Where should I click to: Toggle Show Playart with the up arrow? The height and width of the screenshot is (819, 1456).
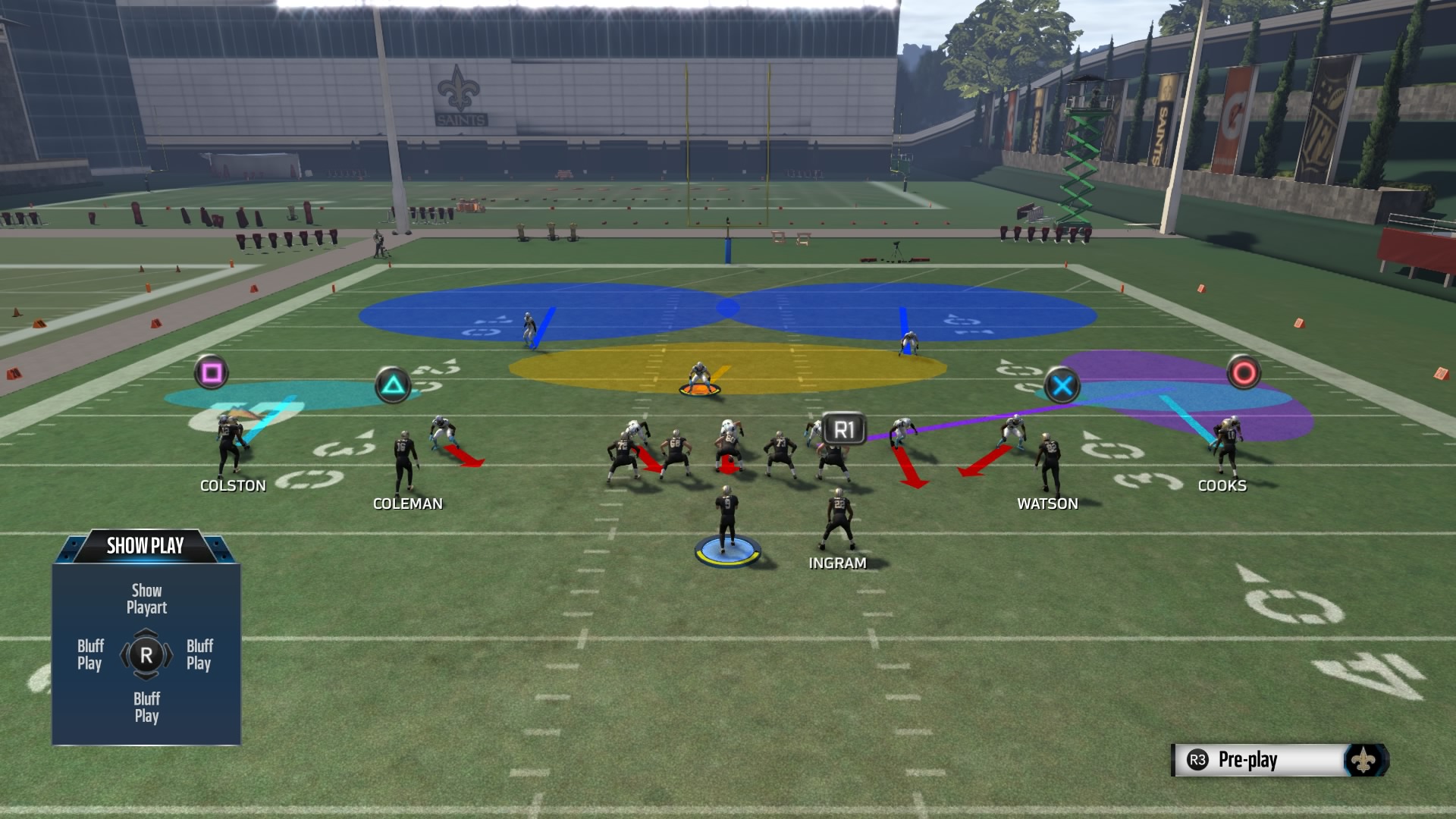[146, 598]
